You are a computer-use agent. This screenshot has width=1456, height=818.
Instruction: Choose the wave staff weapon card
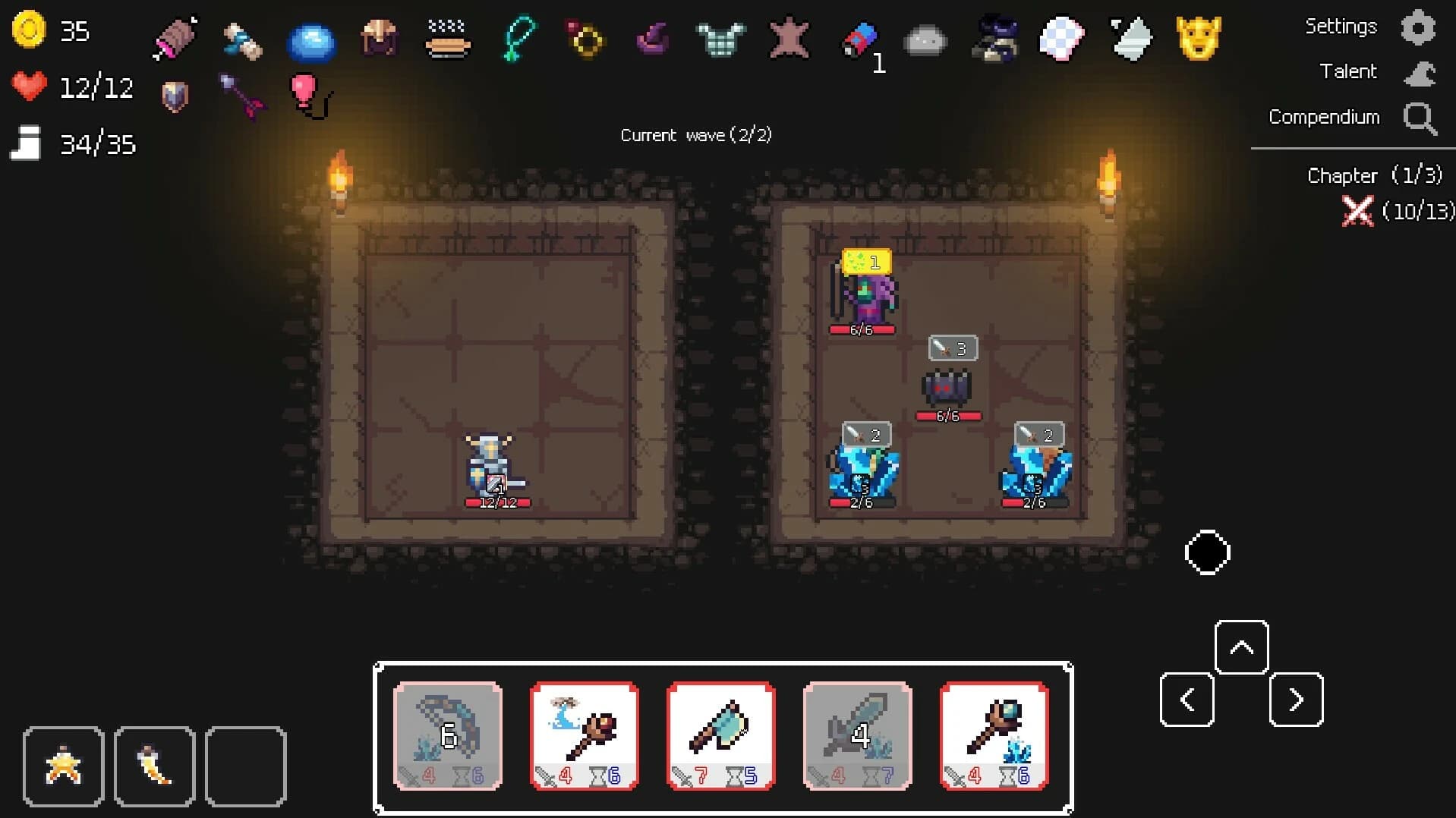tap(584, 735)
